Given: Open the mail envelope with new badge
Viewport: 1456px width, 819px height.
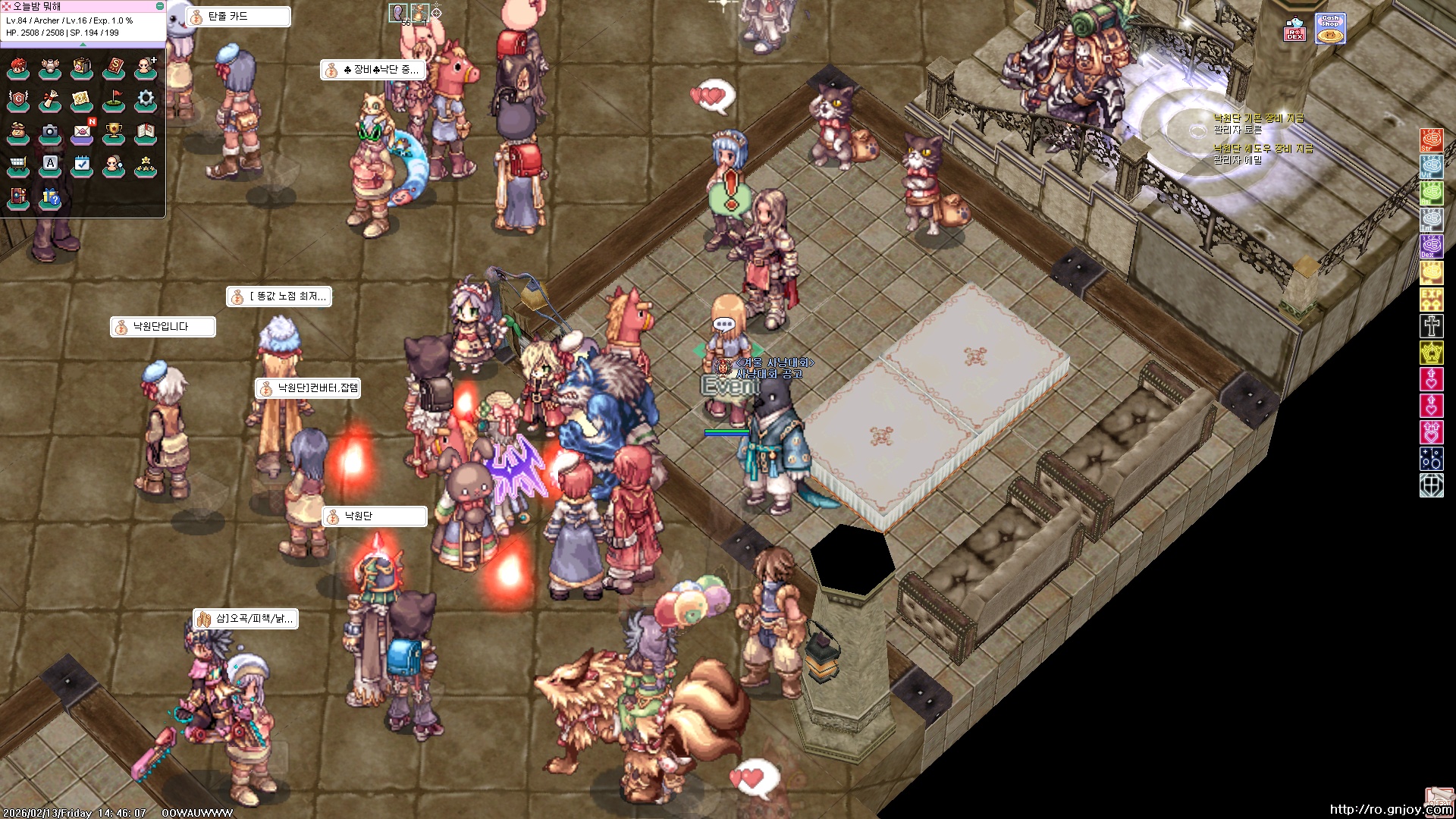Looking at the screenshot, I should [82, 132].
